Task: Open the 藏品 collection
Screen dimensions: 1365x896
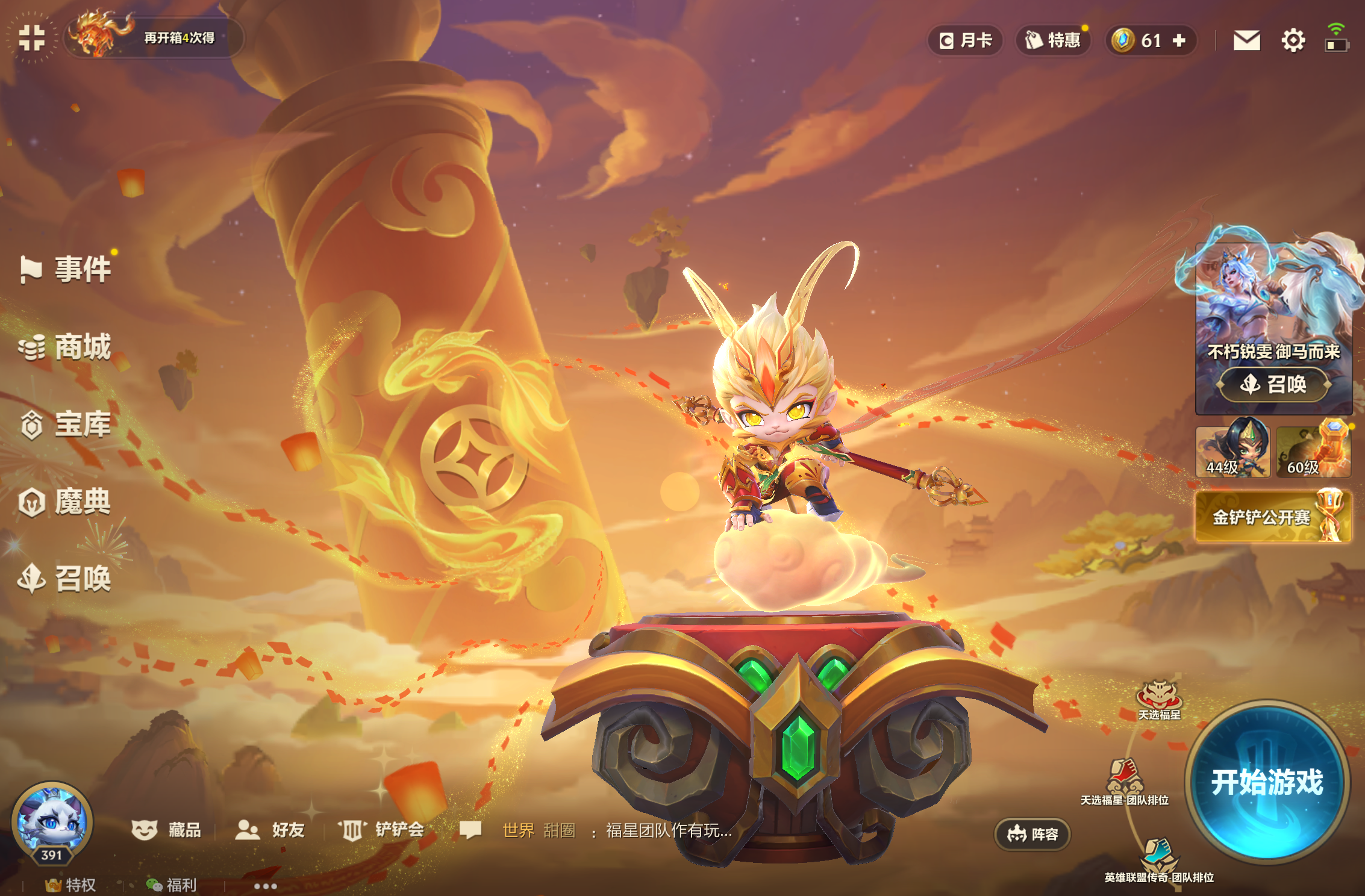Action: pos(167,830)
